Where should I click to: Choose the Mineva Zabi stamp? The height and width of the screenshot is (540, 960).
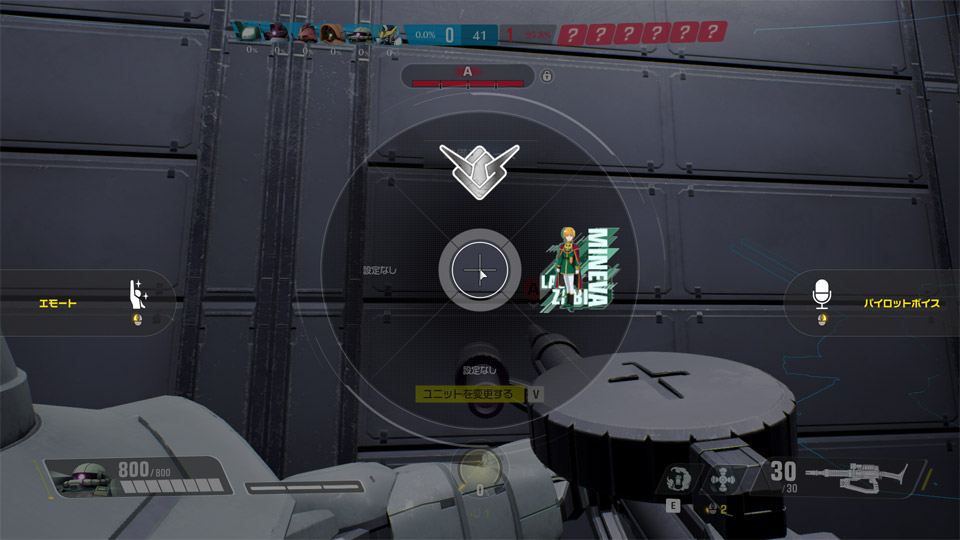click(576, 270)
